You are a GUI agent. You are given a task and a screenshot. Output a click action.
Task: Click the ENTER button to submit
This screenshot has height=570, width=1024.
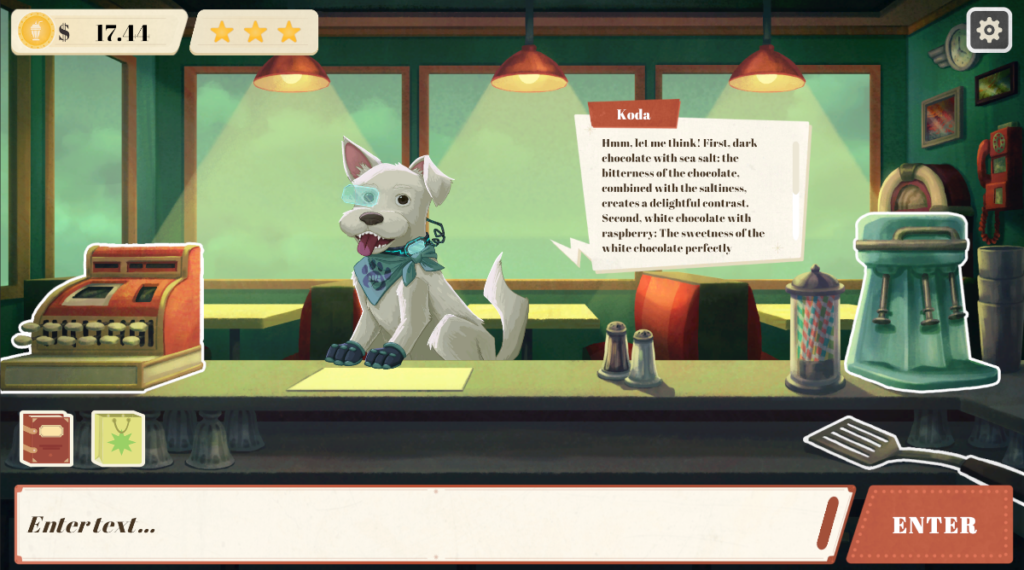click(934, 525)
